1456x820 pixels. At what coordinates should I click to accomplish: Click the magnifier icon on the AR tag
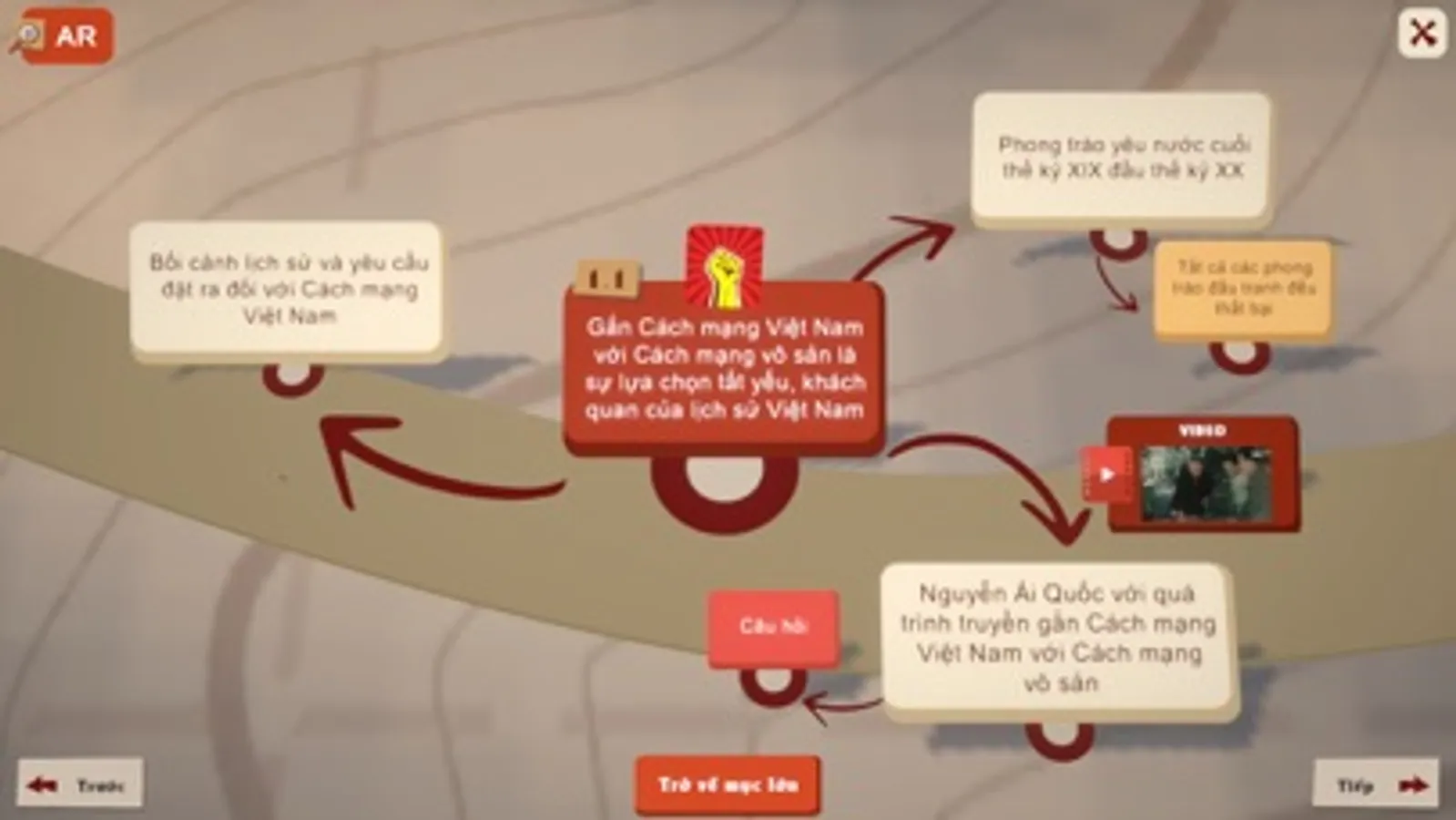[29, 36]
